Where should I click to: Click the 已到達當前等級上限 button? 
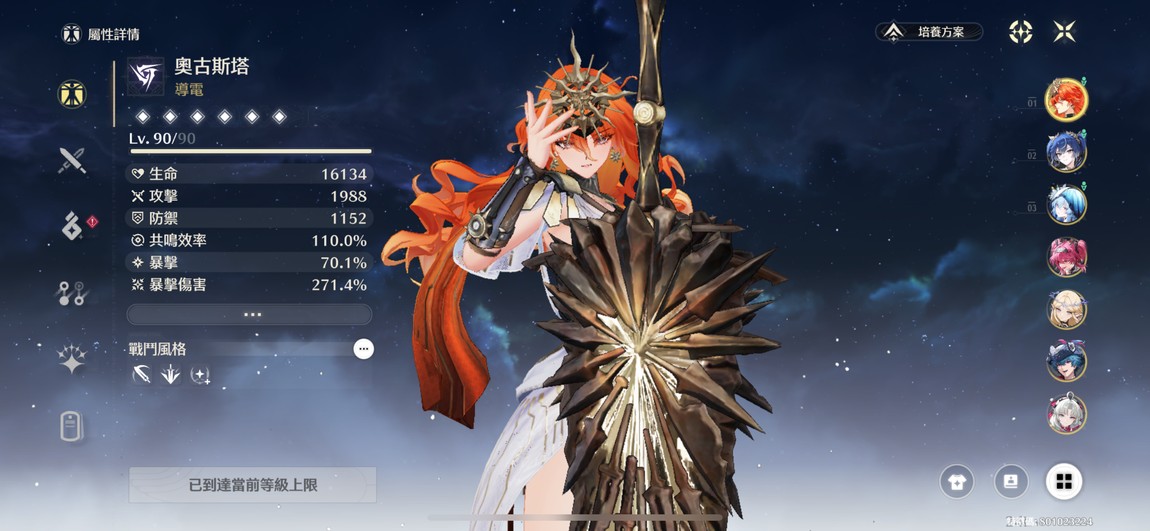coord(252,485)
